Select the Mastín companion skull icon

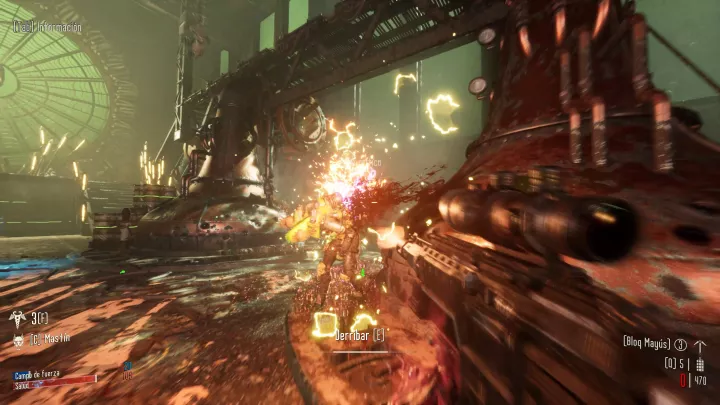pyautogui.click(x=18, y=340)
